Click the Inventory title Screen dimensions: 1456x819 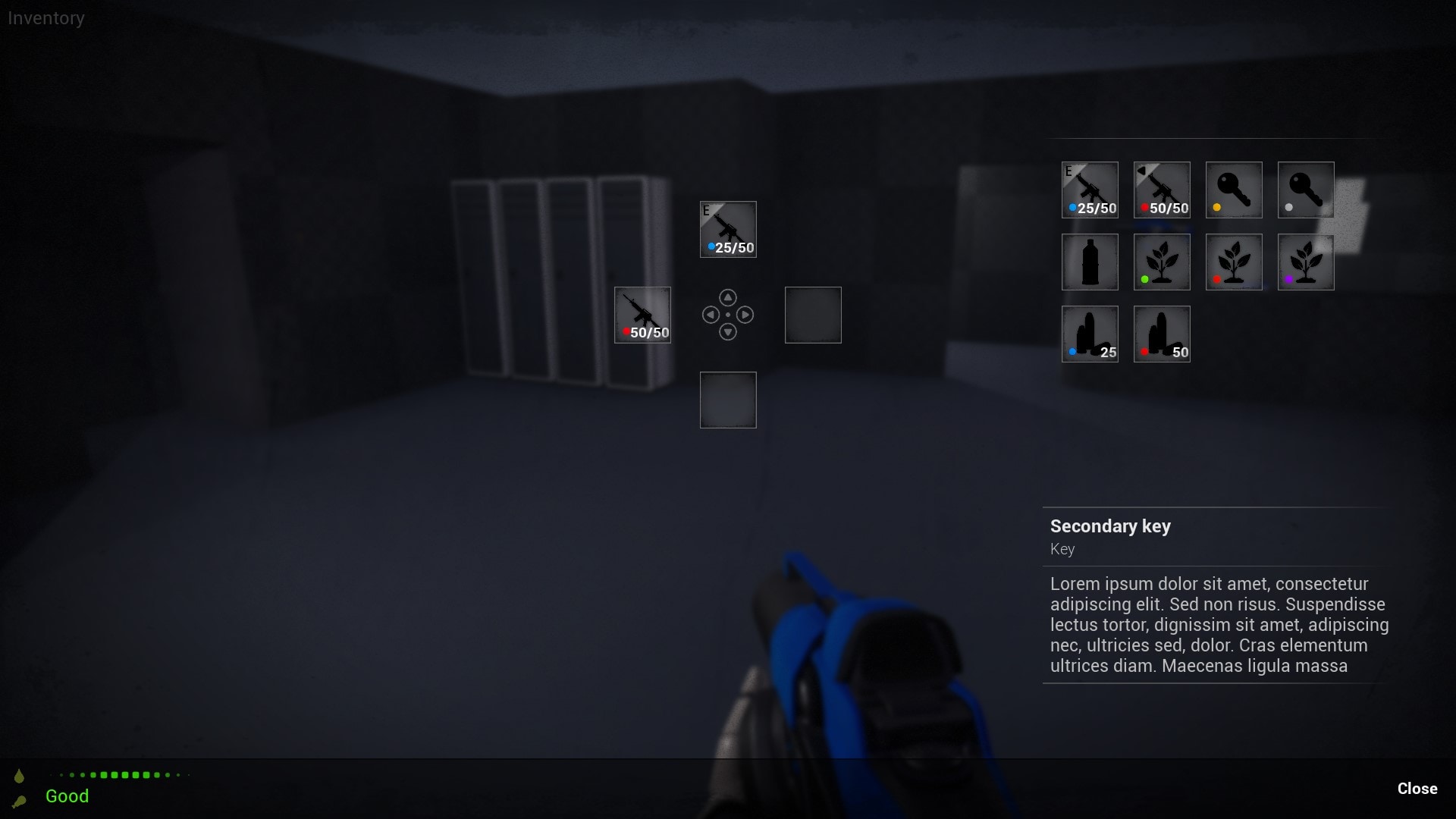(x=45, y=17)
